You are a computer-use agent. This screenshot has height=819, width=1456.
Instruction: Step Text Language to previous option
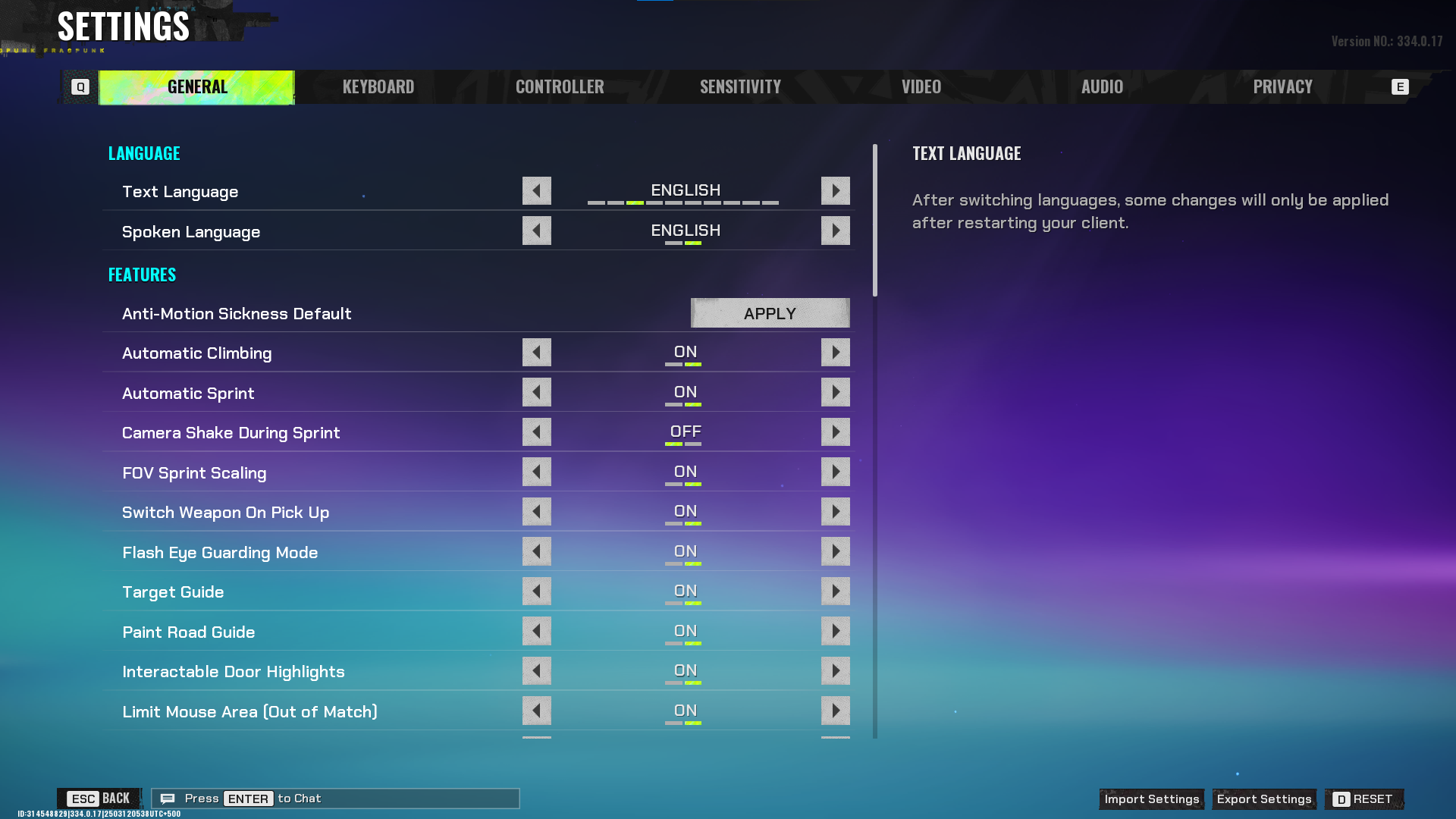pos(537,190)
